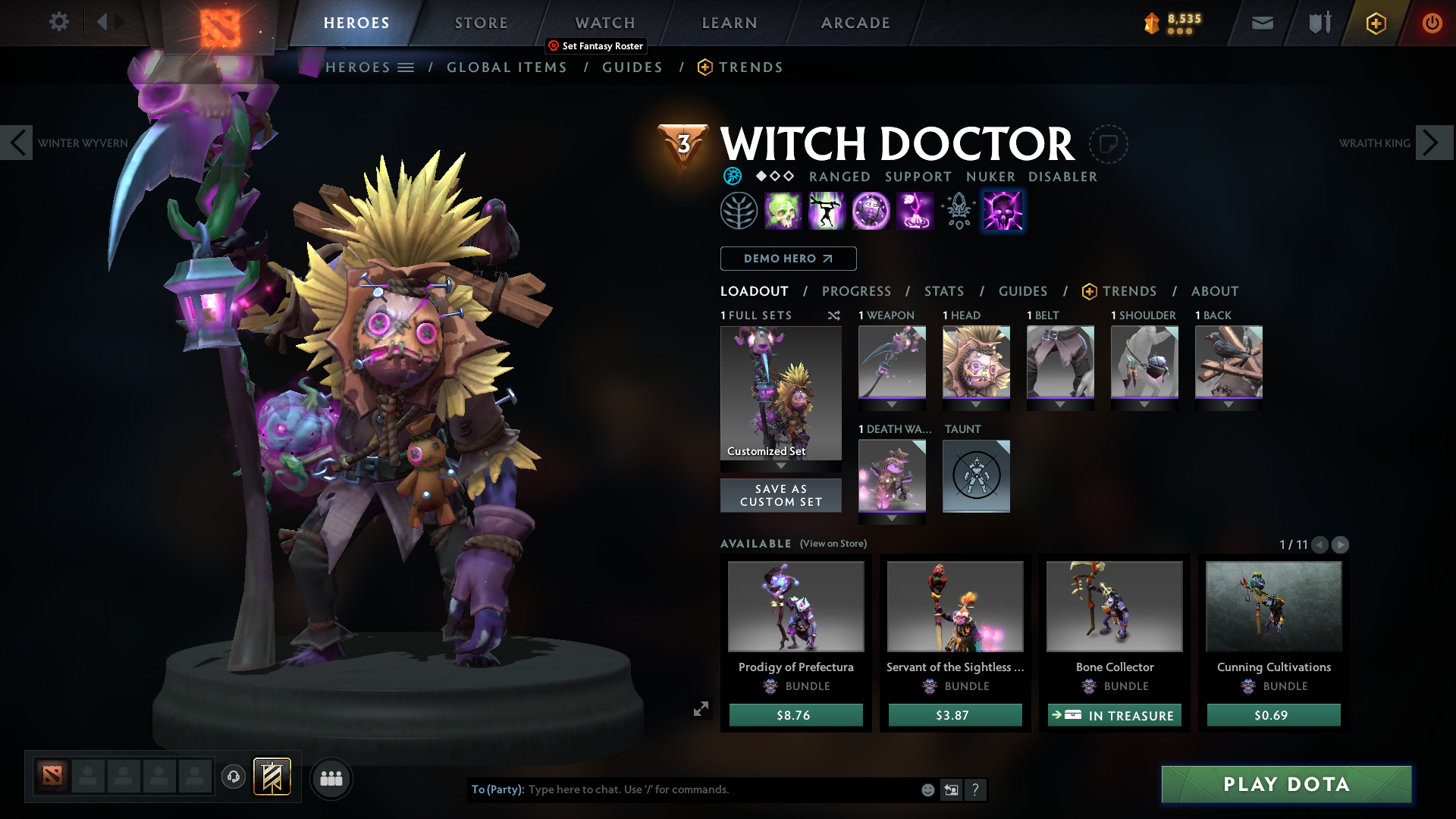Open the PROGRESS tab
1456x819 pixels.
click(x=857, y=291)
